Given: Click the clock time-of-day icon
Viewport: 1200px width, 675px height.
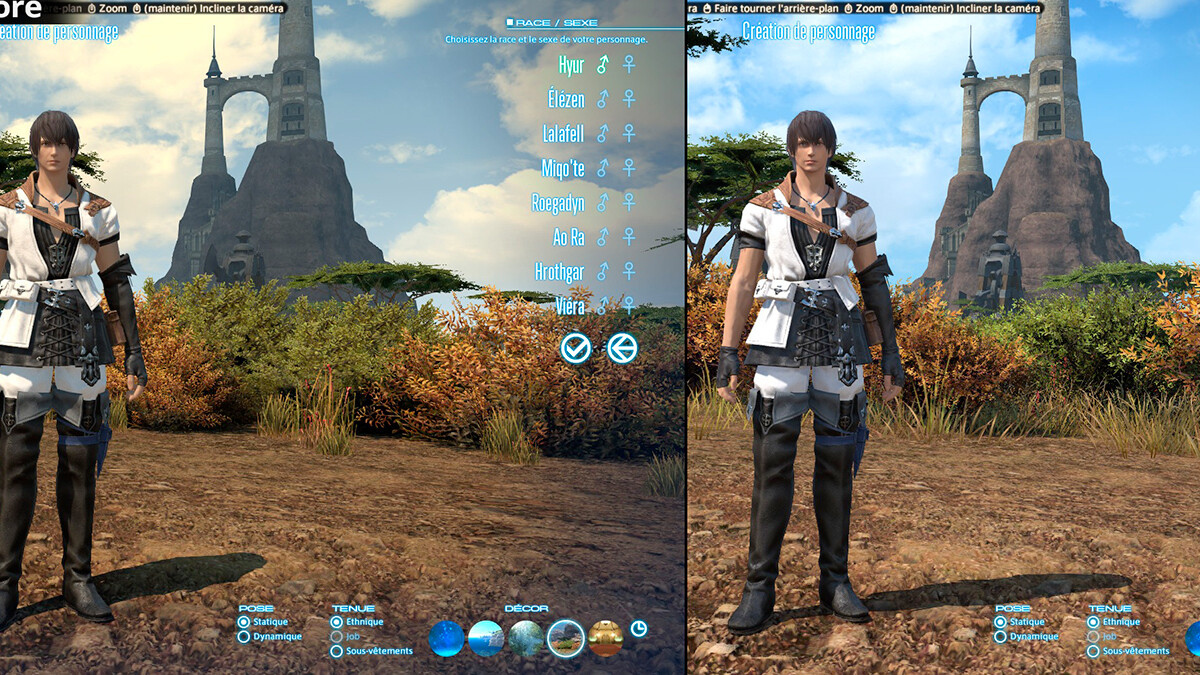Looking at the screenshot, I should click(639, 629).
